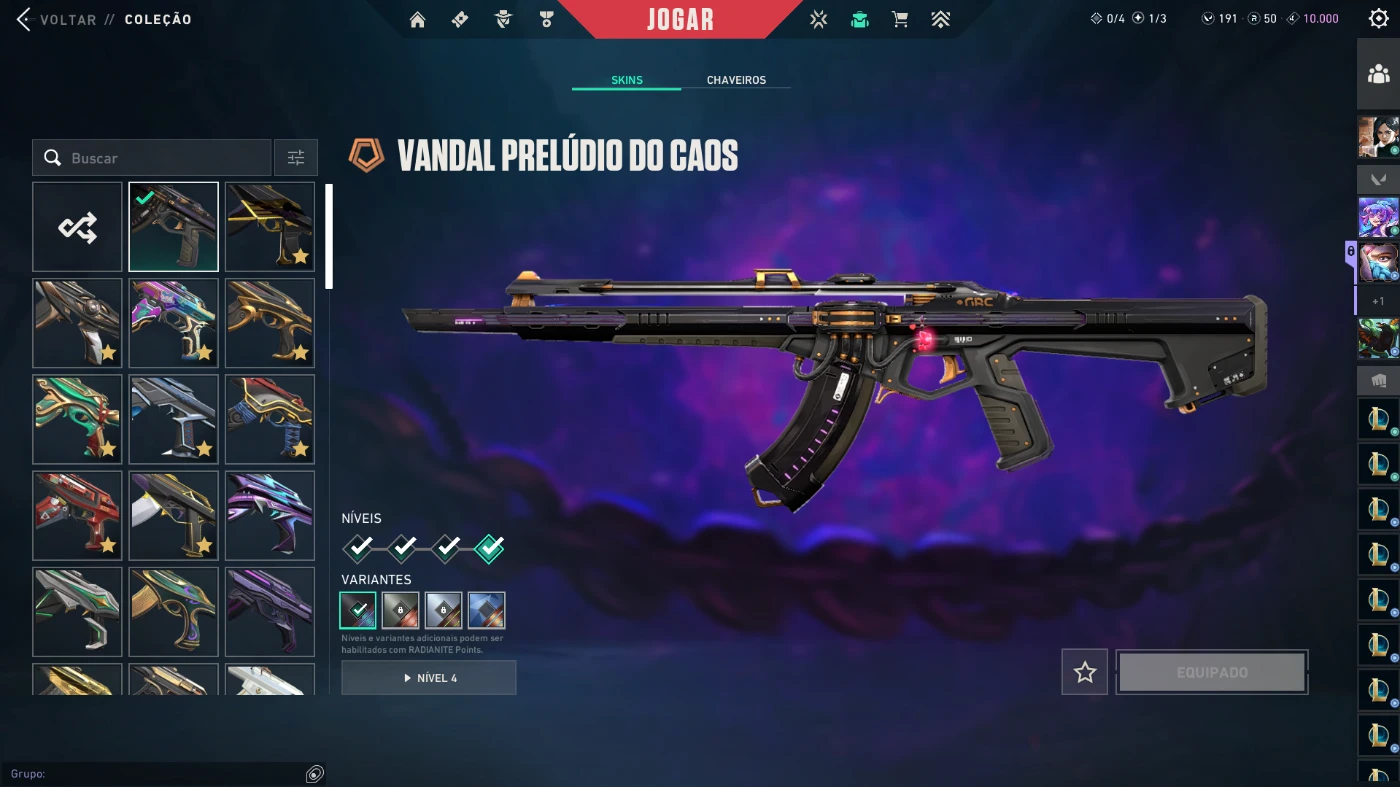Play the Nível 4 preview video
Image resolution: width=1400 pixels, height=787 pixels.
(x=429, y=678)
